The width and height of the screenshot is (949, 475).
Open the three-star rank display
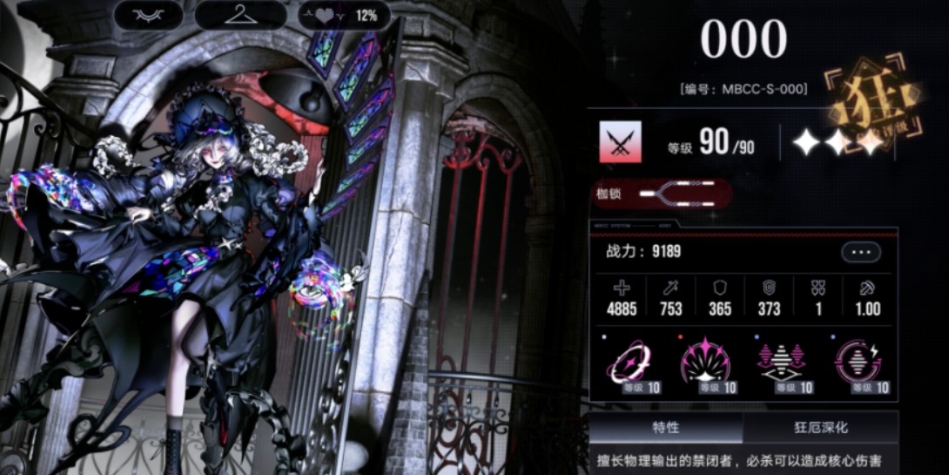(836, 143)
